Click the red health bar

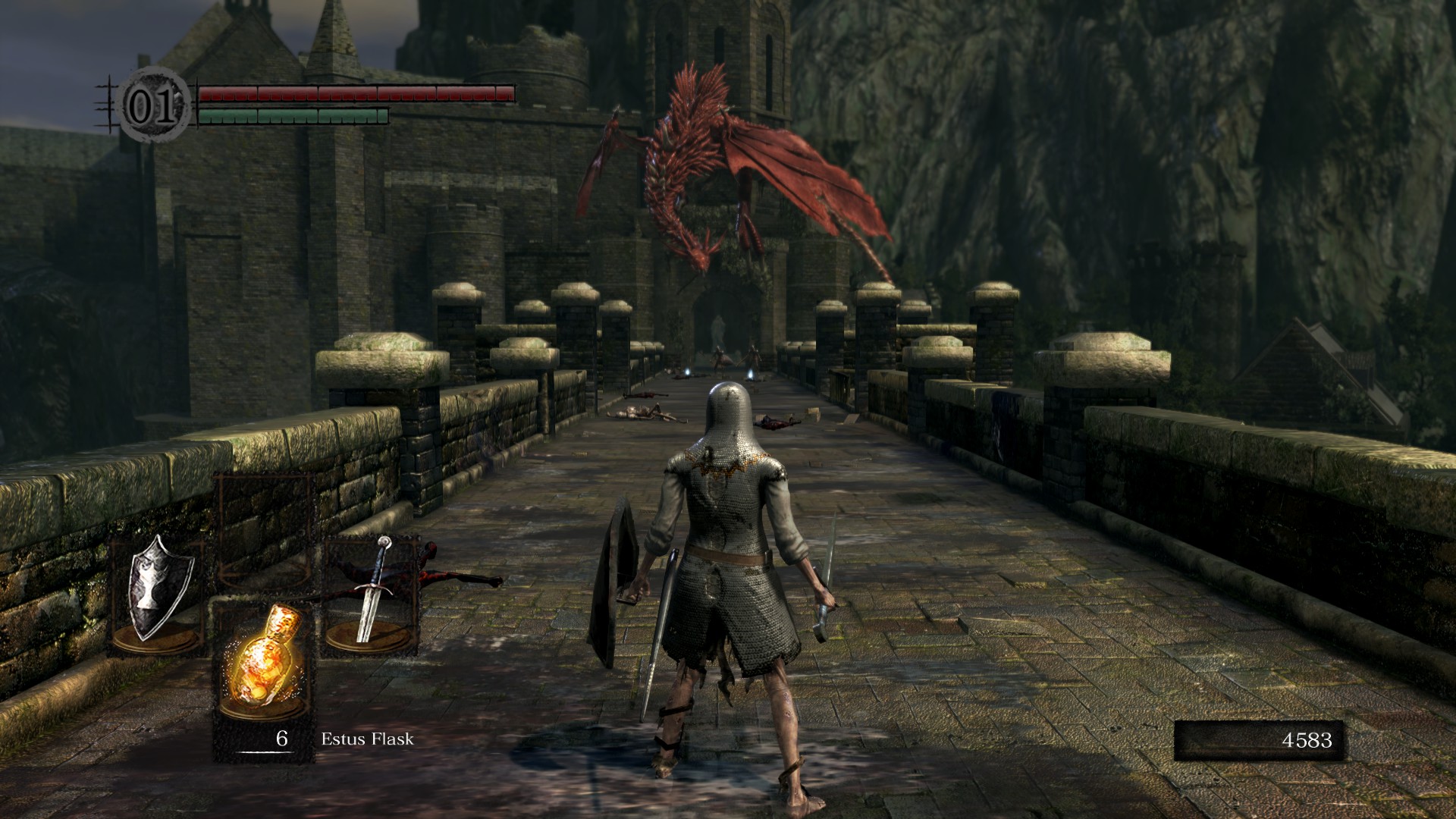pos(356,93)
